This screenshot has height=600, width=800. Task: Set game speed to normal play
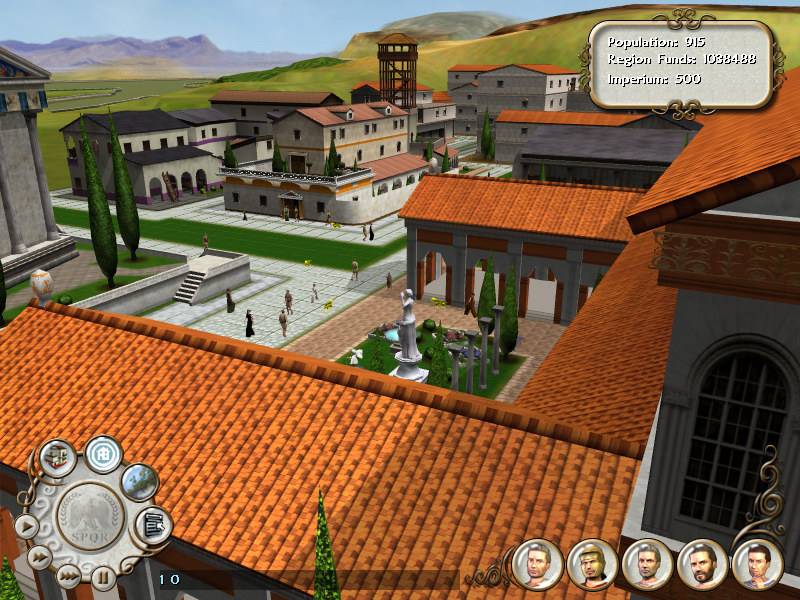click(x=25, y=525)
